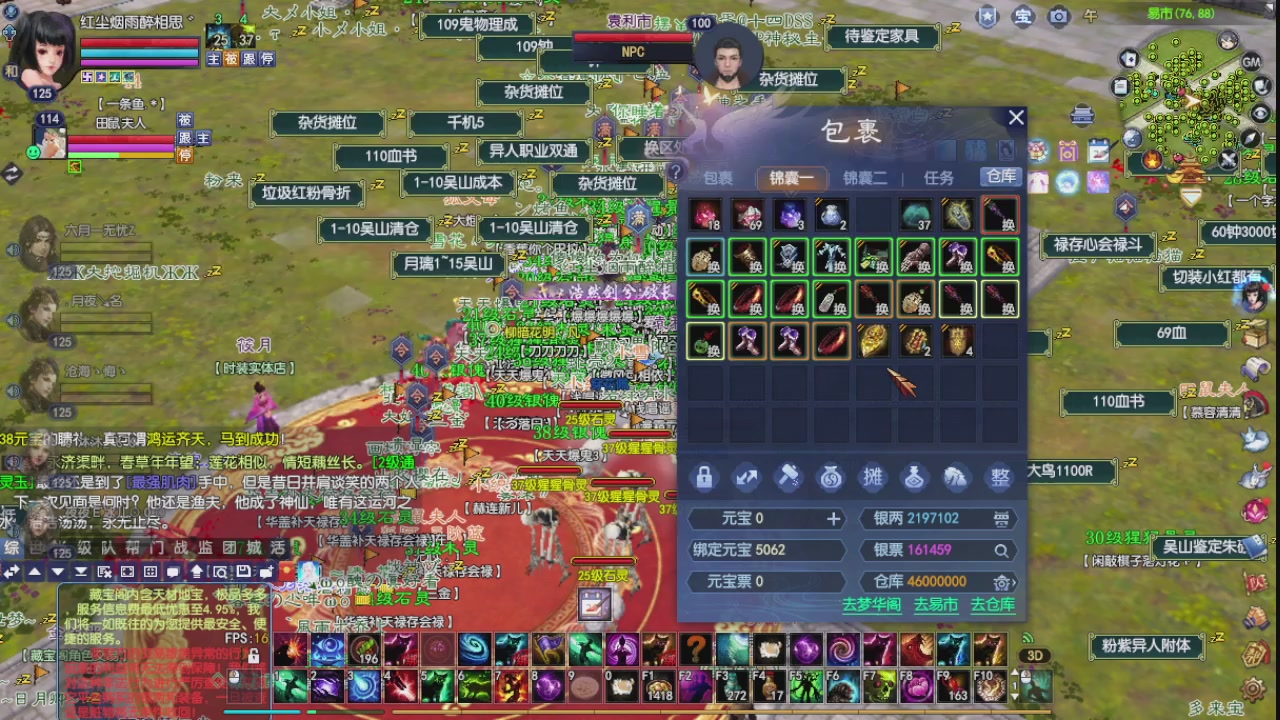Toggle the 停 button beside 田鼠夫人
1280x720 pixels.
[185, 156]
